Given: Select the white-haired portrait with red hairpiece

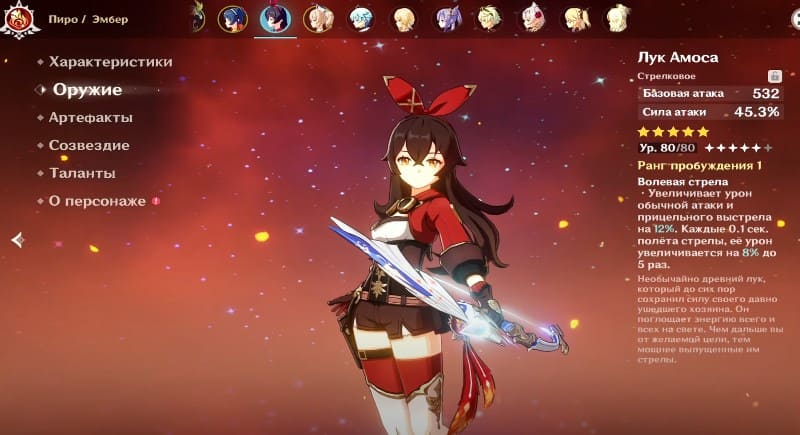Looking at the screenshot, I should [x=533, y=18].
